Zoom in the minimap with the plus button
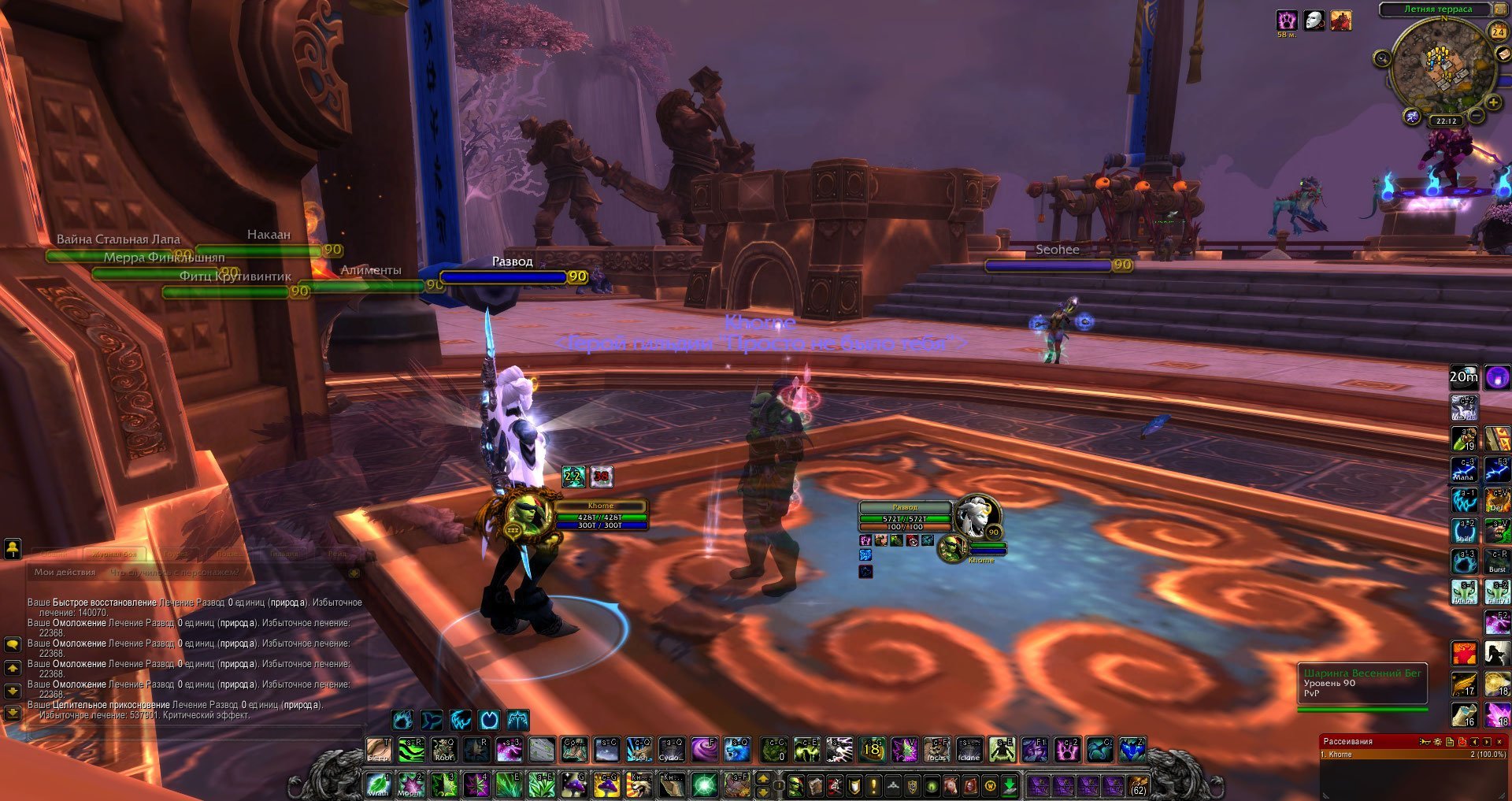The width and height of the screenshot is (1512, 801). pyautogui.click(x=1492, y=103)
